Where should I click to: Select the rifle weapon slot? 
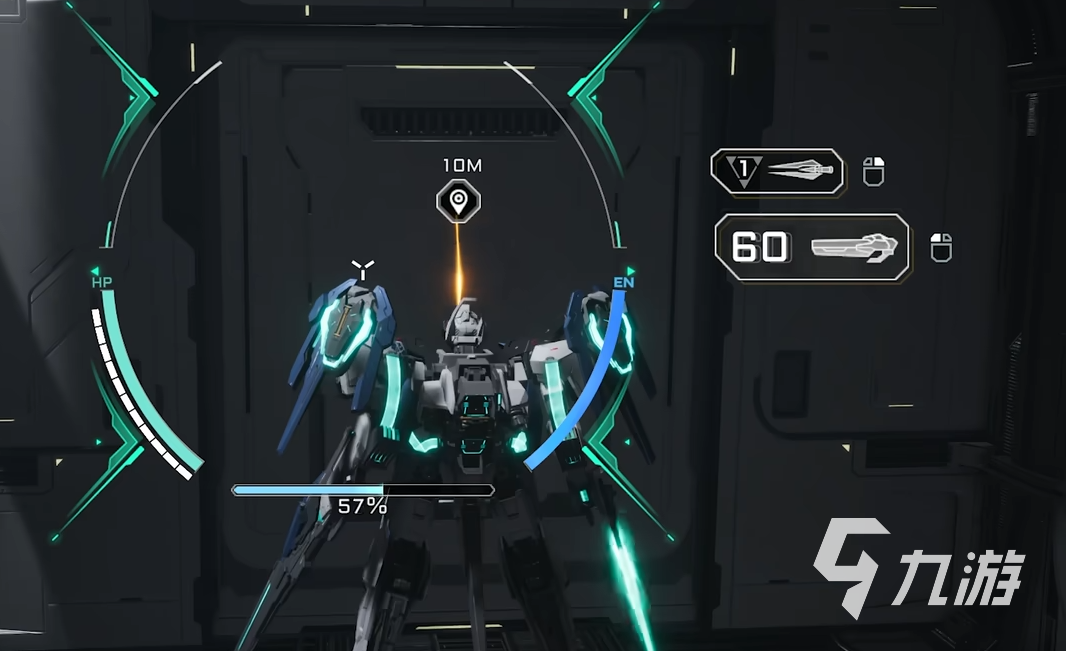(812, 247)
